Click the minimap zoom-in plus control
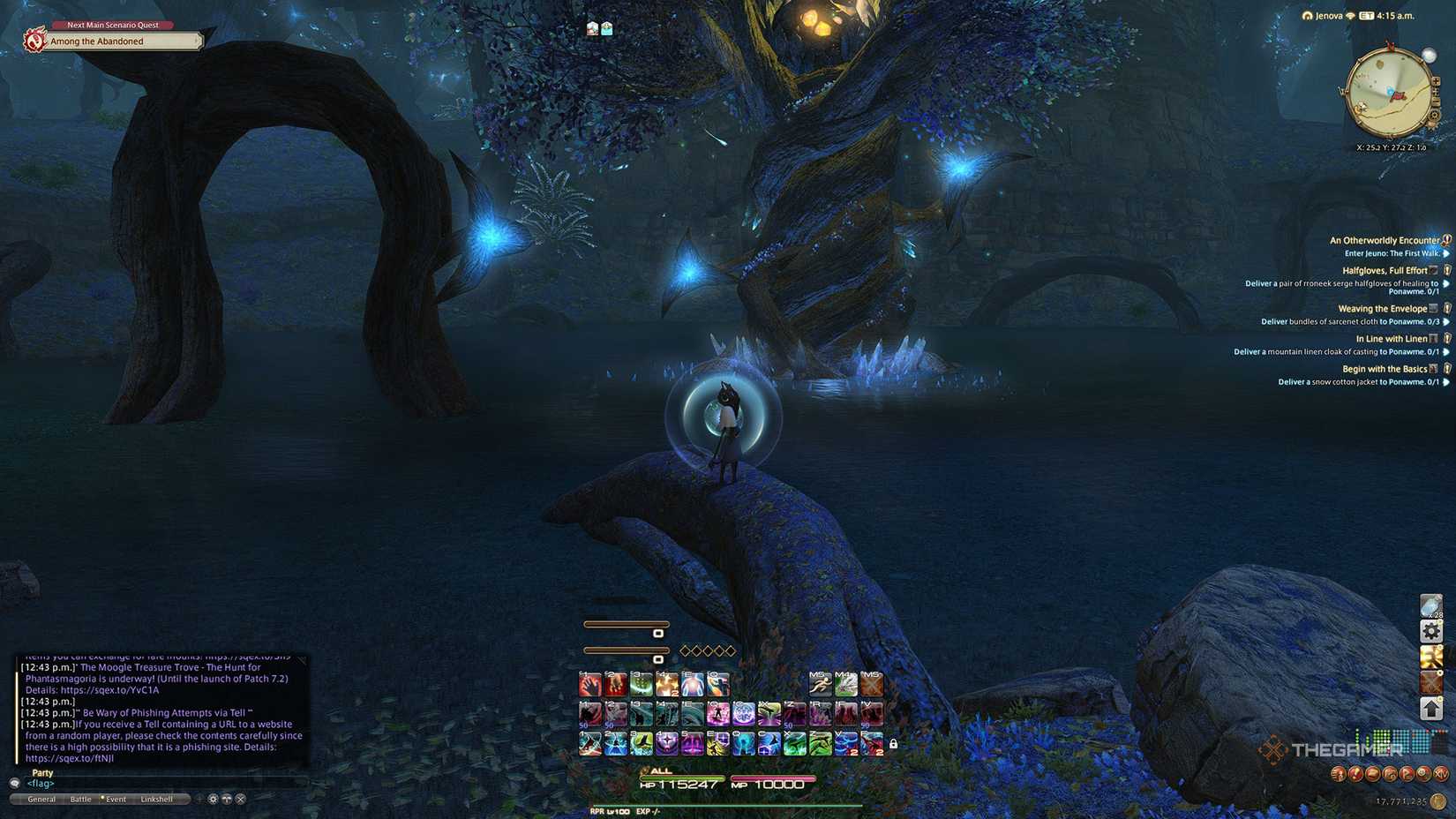Screen dimensions: 1456x819 [x=1436, y=80]
